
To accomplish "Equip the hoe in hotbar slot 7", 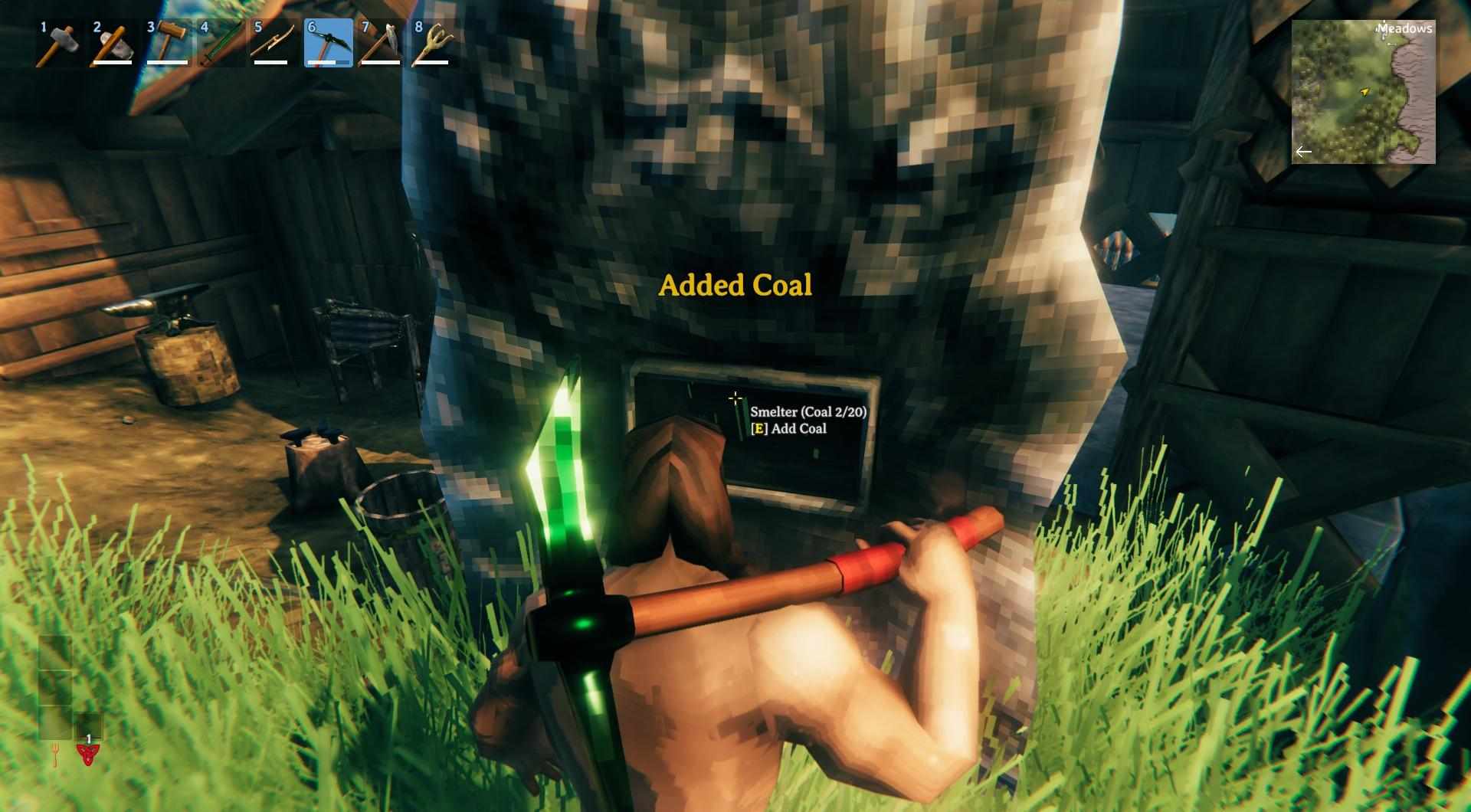I will coord(382,44).
